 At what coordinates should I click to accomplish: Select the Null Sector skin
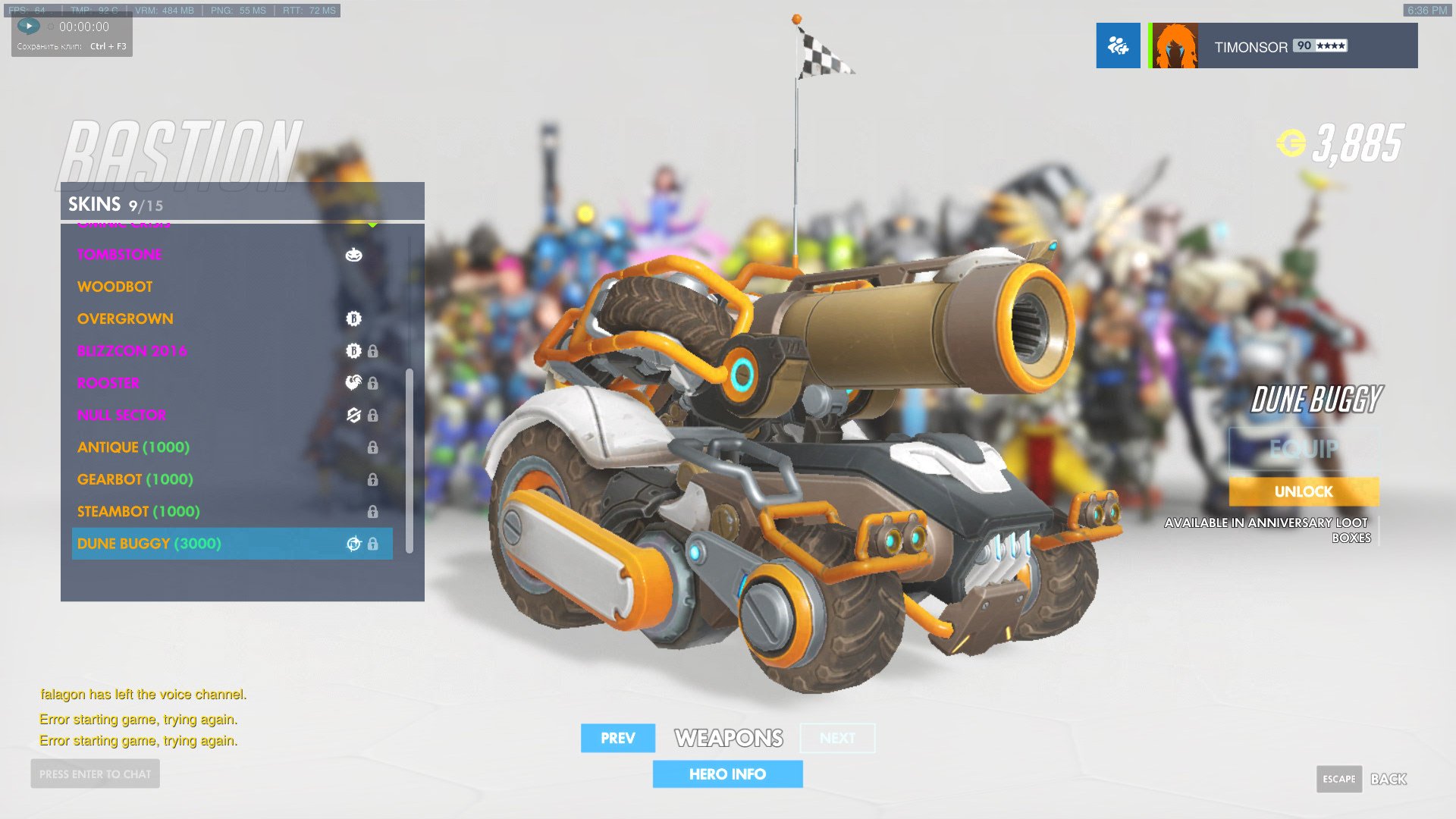point(121,416)
